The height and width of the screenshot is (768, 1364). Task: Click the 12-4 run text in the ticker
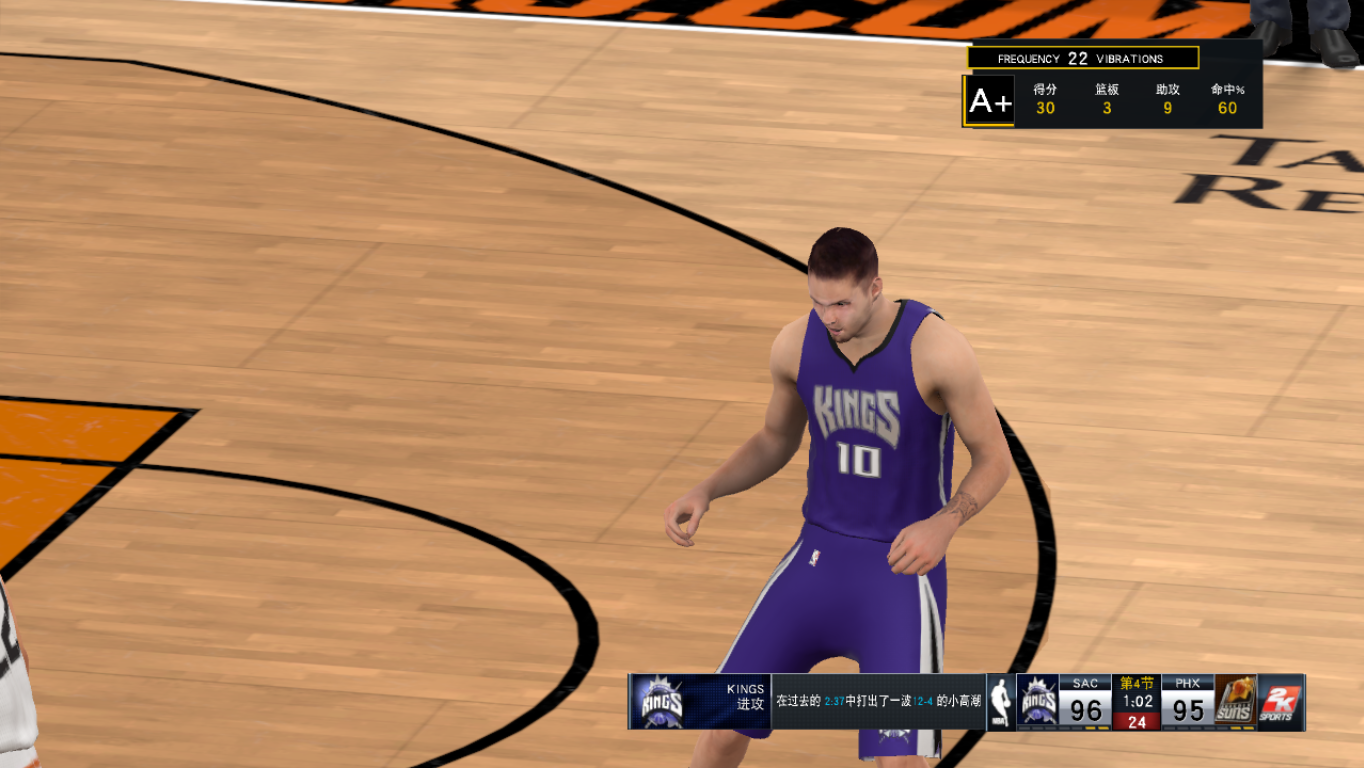tap(921, 701)
